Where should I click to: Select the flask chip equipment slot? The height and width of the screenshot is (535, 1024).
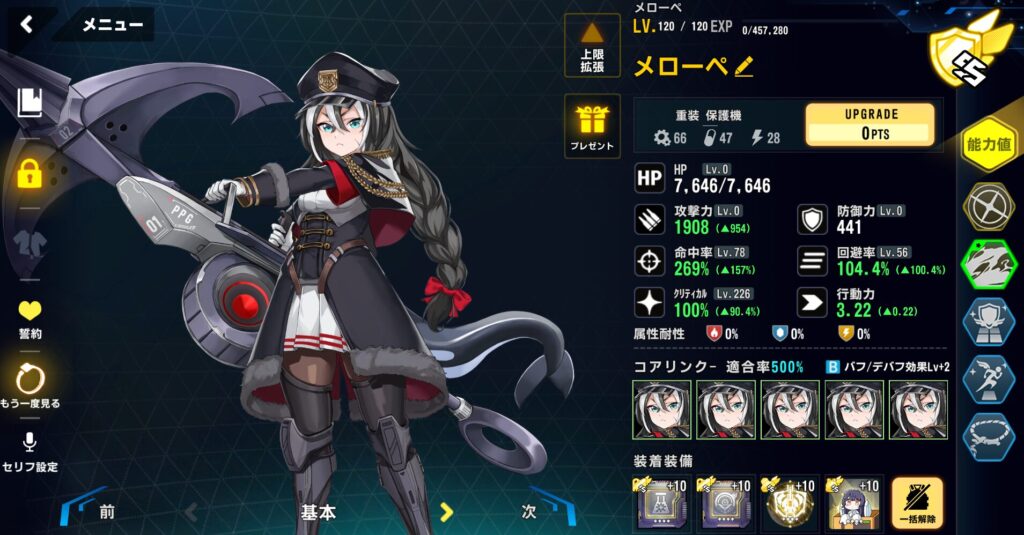662,503
